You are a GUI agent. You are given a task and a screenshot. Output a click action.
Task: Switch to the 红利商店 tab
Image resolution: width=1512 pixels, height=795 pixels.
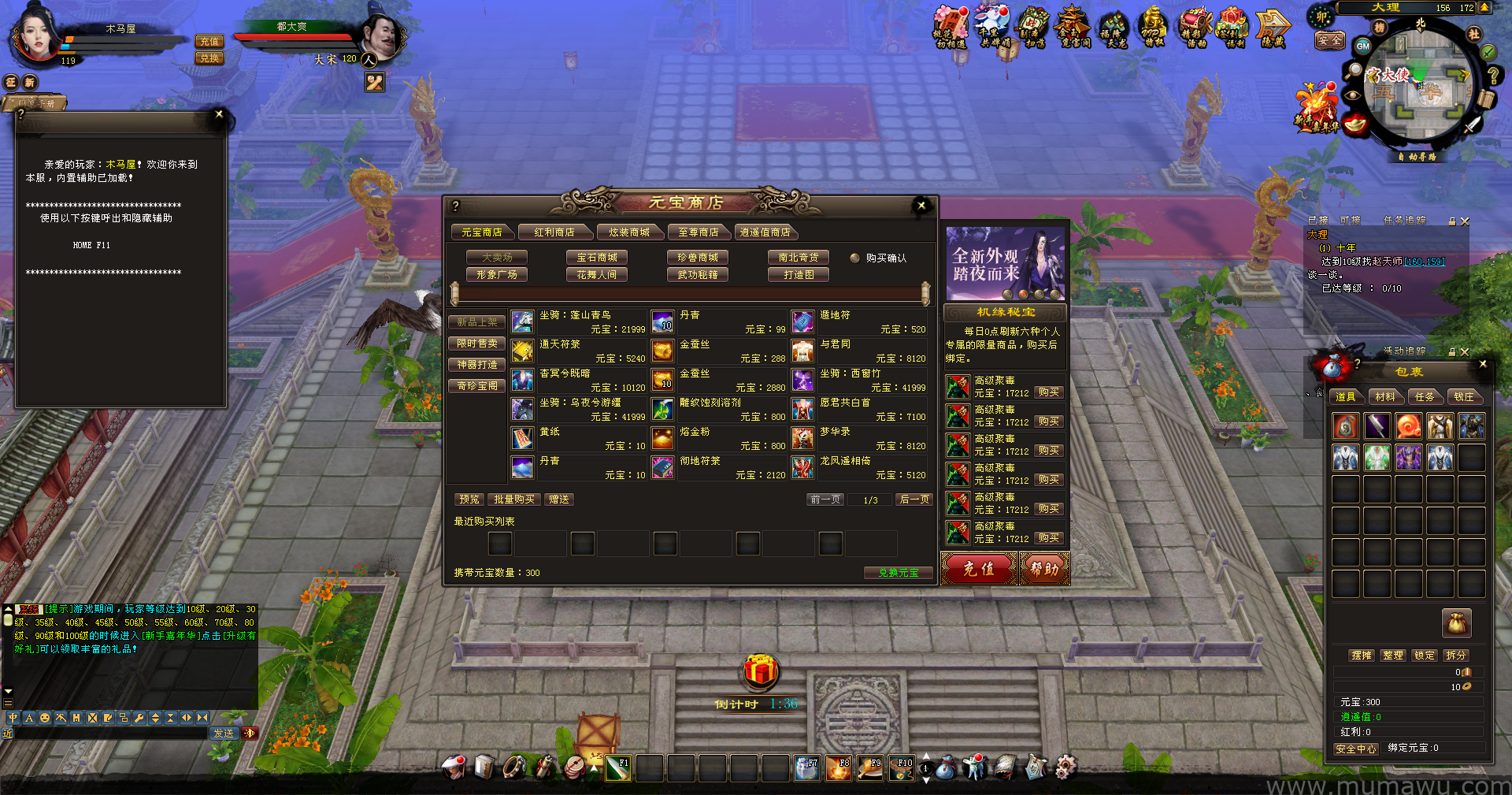[x=554, y=232]
